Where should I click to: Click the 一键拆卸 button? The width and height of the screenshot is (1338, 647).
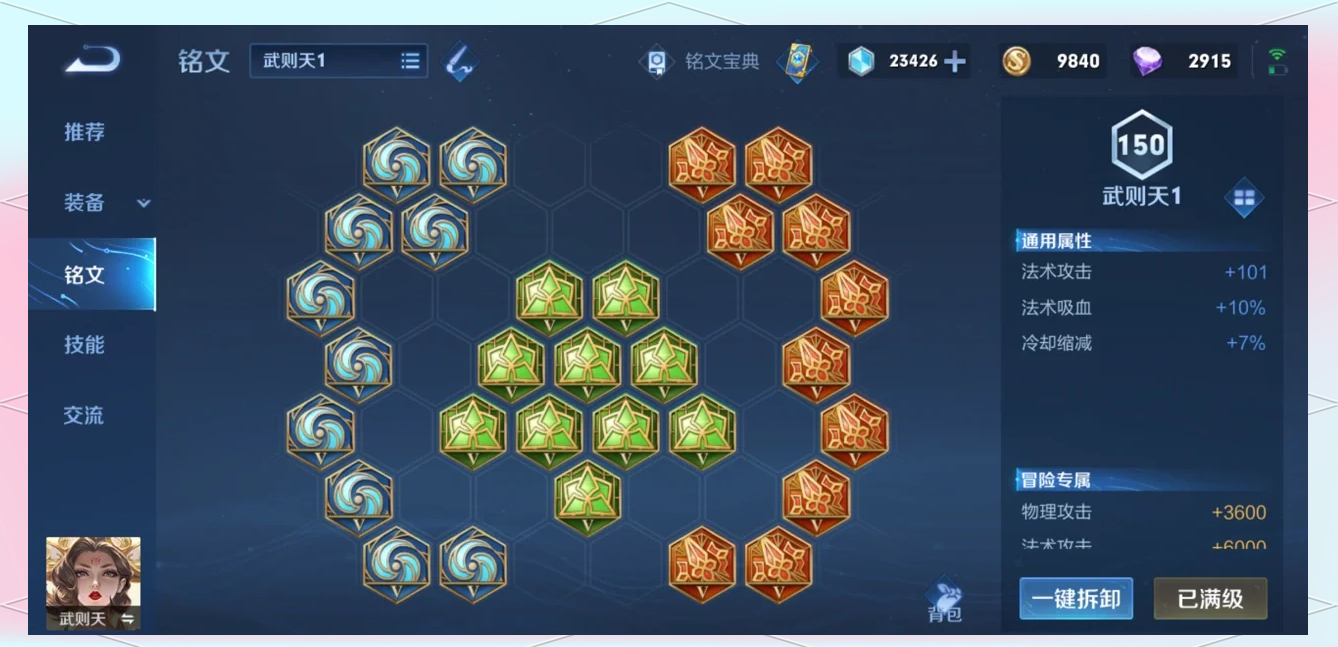pyautogui.click(x=1076, y=599)
